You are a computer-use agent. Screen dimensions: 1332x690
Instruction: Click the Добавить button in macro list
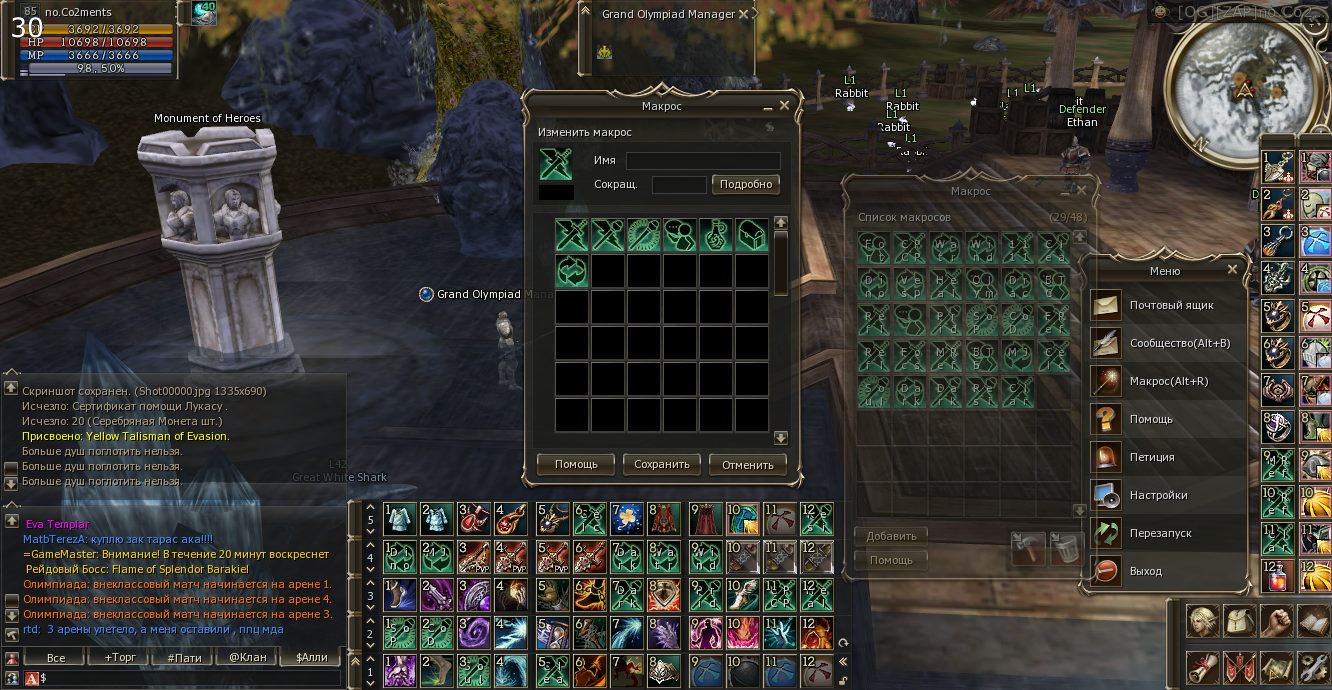891,536
